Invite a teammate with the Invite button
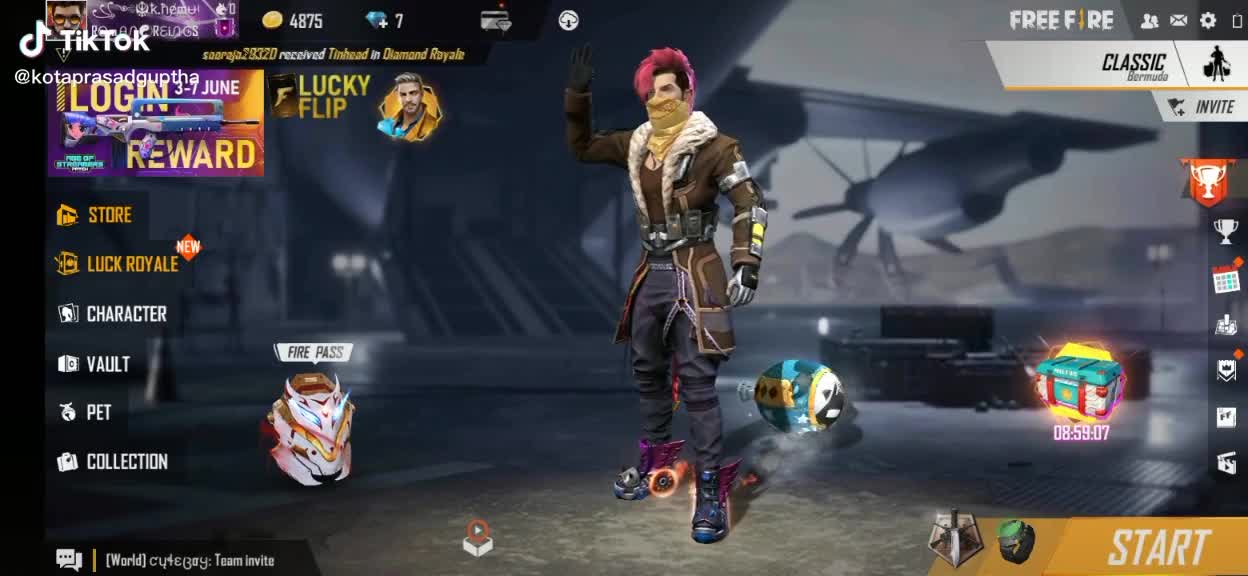The width and height of the screenshot is (1248, 576). [x=1203, y=107]
